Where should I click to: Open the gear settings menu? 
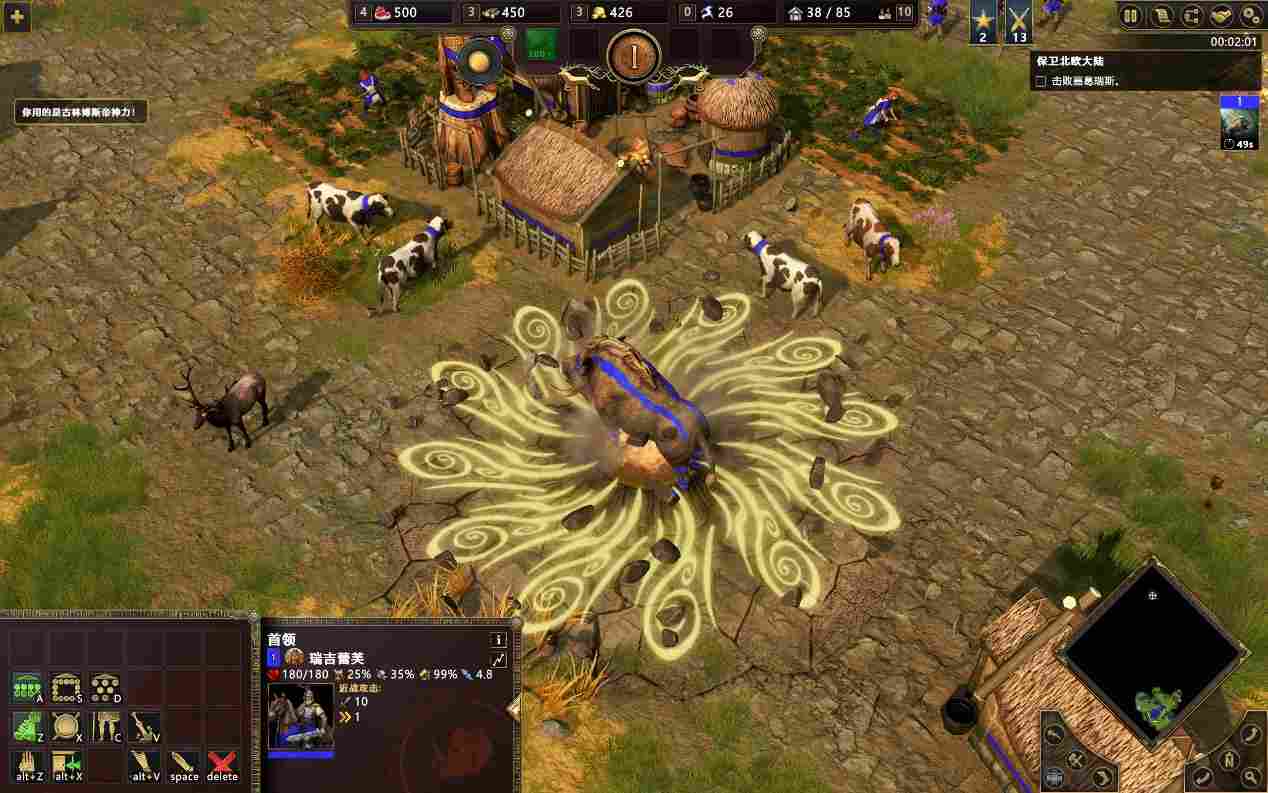pyautogui.click(x=1251, y=15)
